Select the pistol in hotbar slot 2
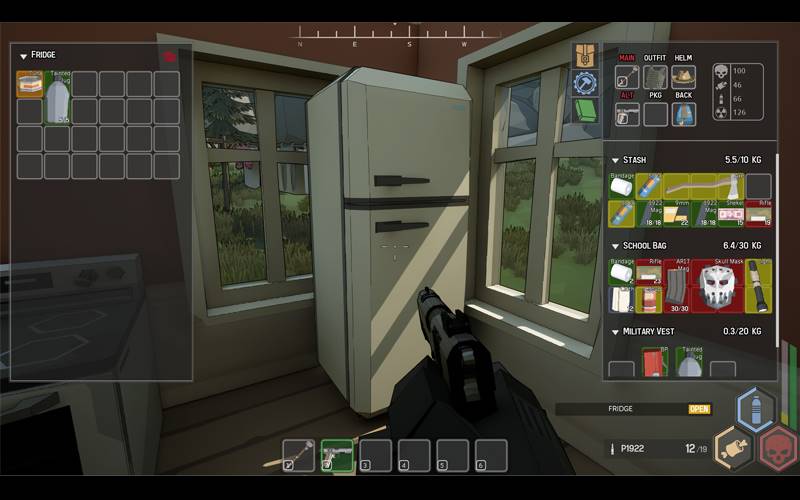The width and height of the screenshot is (800, 500). (x=336, y=456)
